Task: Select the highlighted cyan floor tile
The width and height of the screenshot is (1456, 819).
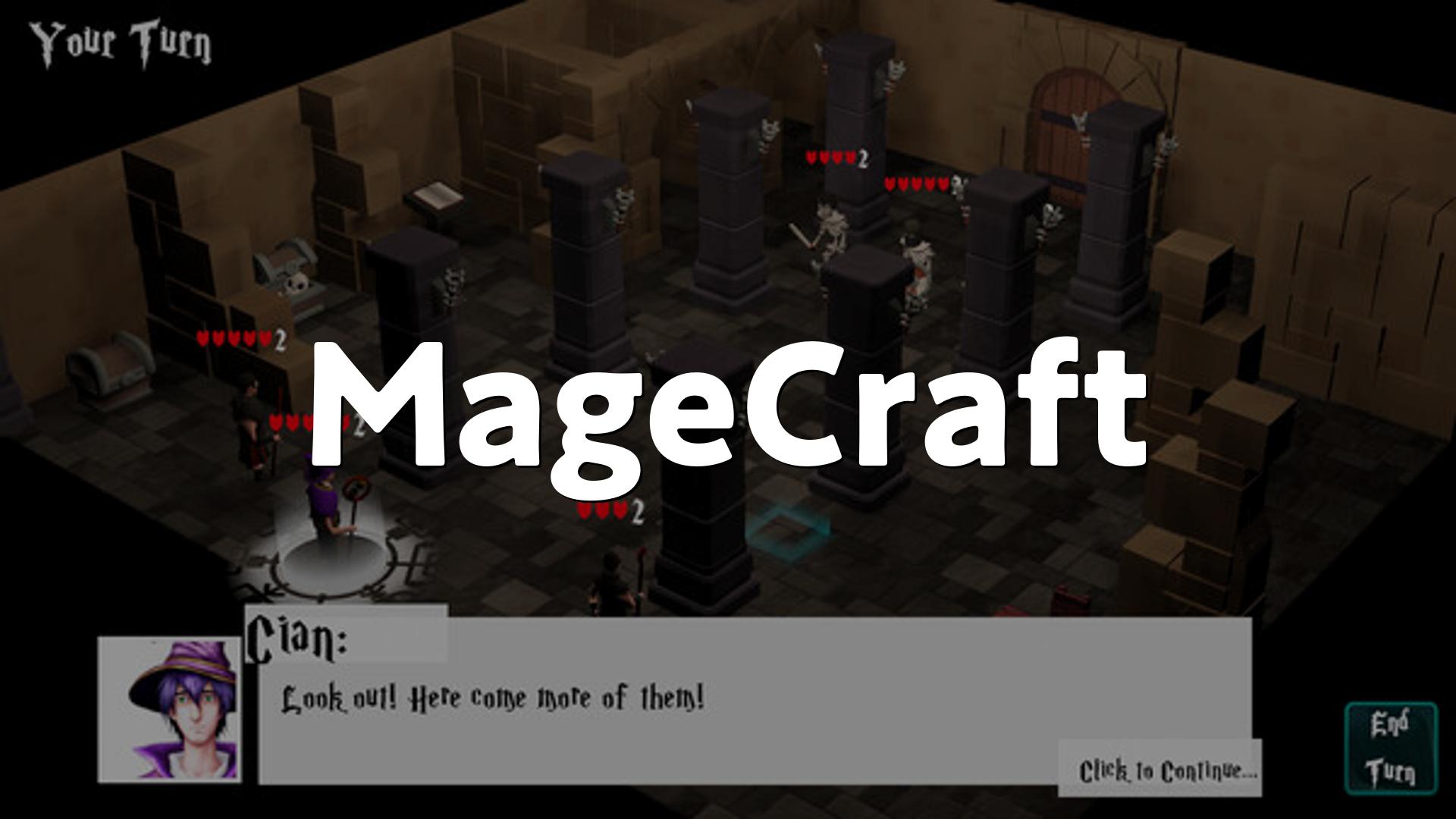Action: point(786,529)
